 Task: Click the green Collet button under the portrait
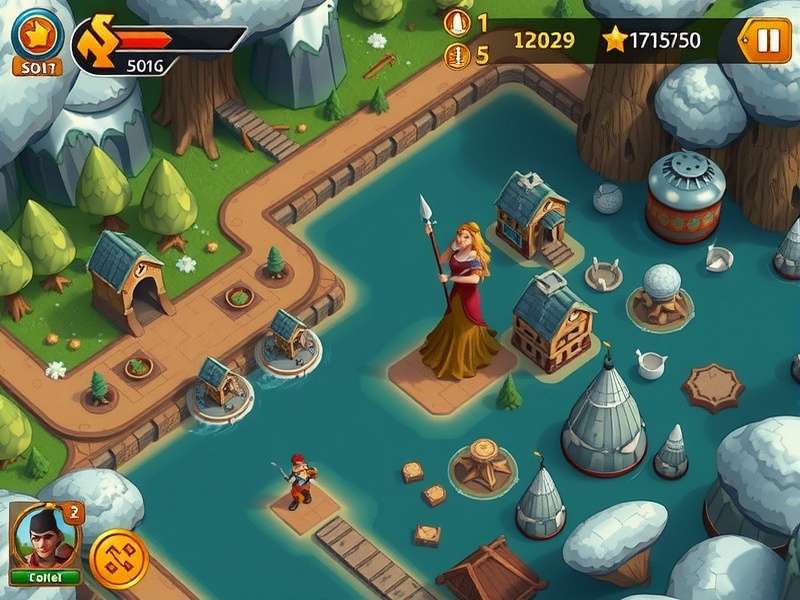pyautogui.click(x=45, y=577)
